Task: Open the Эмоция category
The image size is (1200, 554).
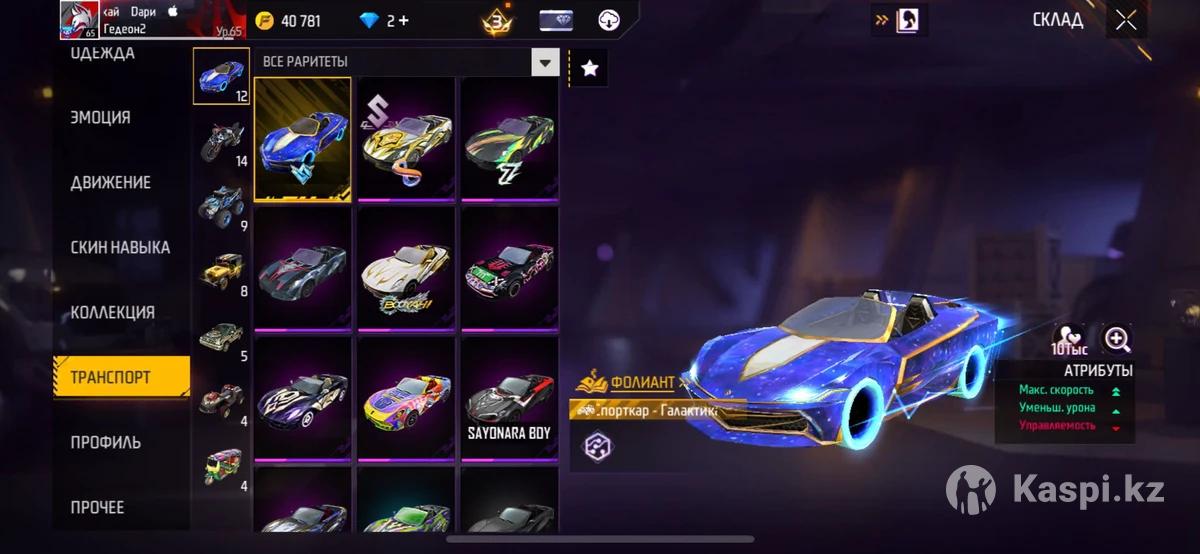Action: [x=101, y=117]
